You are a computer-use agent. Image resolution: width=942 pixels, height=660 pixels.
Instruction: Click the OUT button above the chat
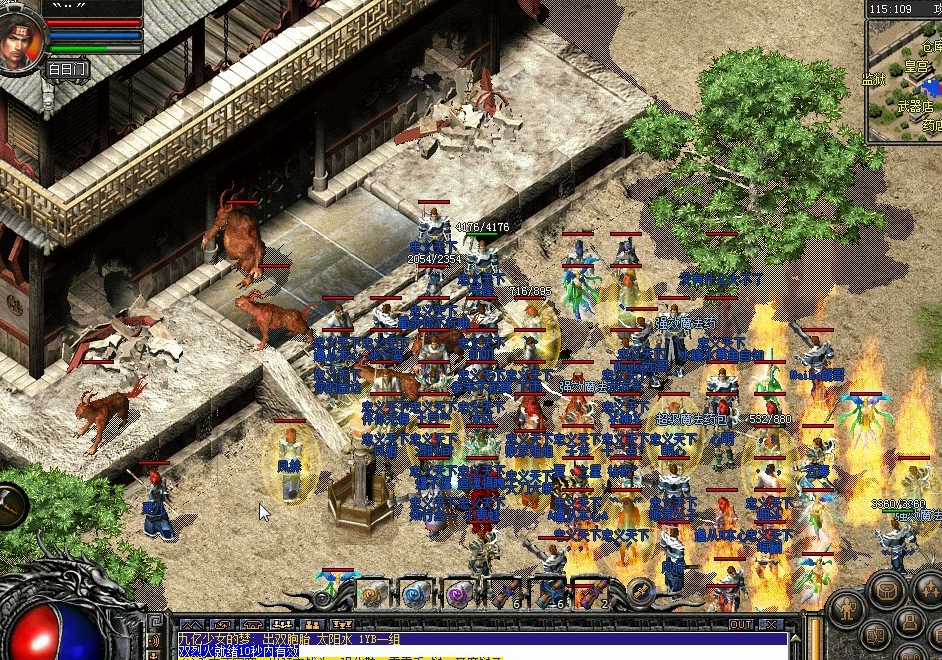(740, 624)
